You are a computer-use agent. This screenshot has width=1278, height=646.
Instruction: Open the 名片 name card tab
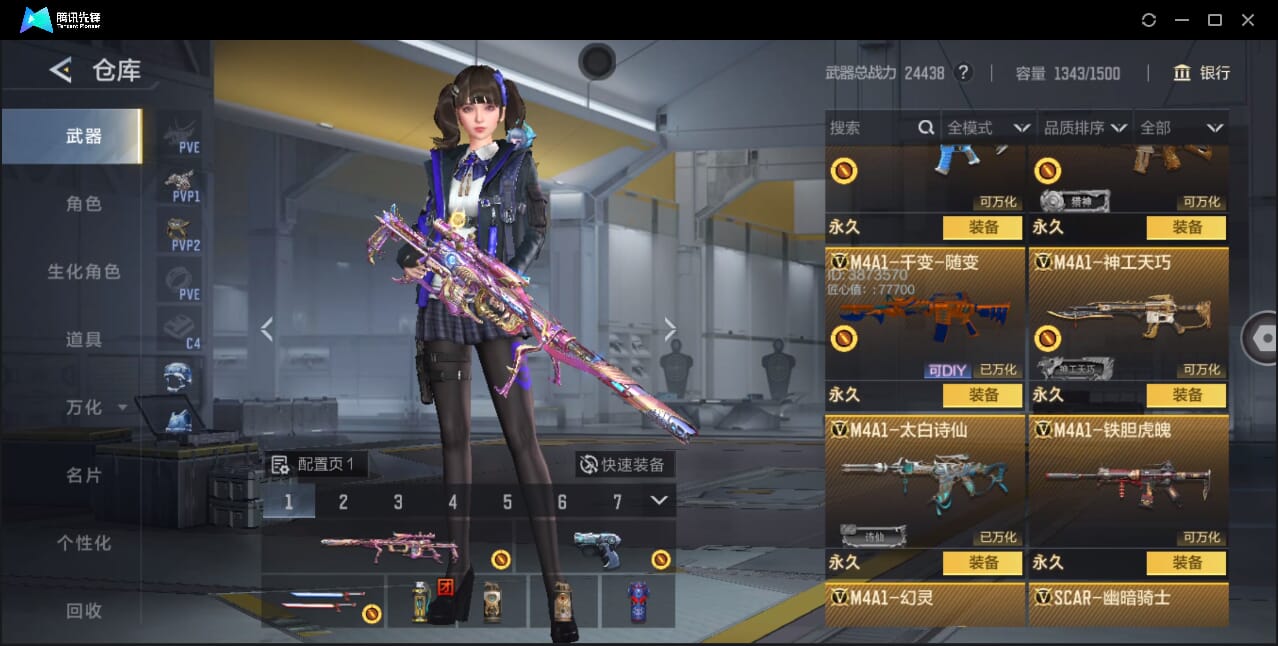click(84, 475)
